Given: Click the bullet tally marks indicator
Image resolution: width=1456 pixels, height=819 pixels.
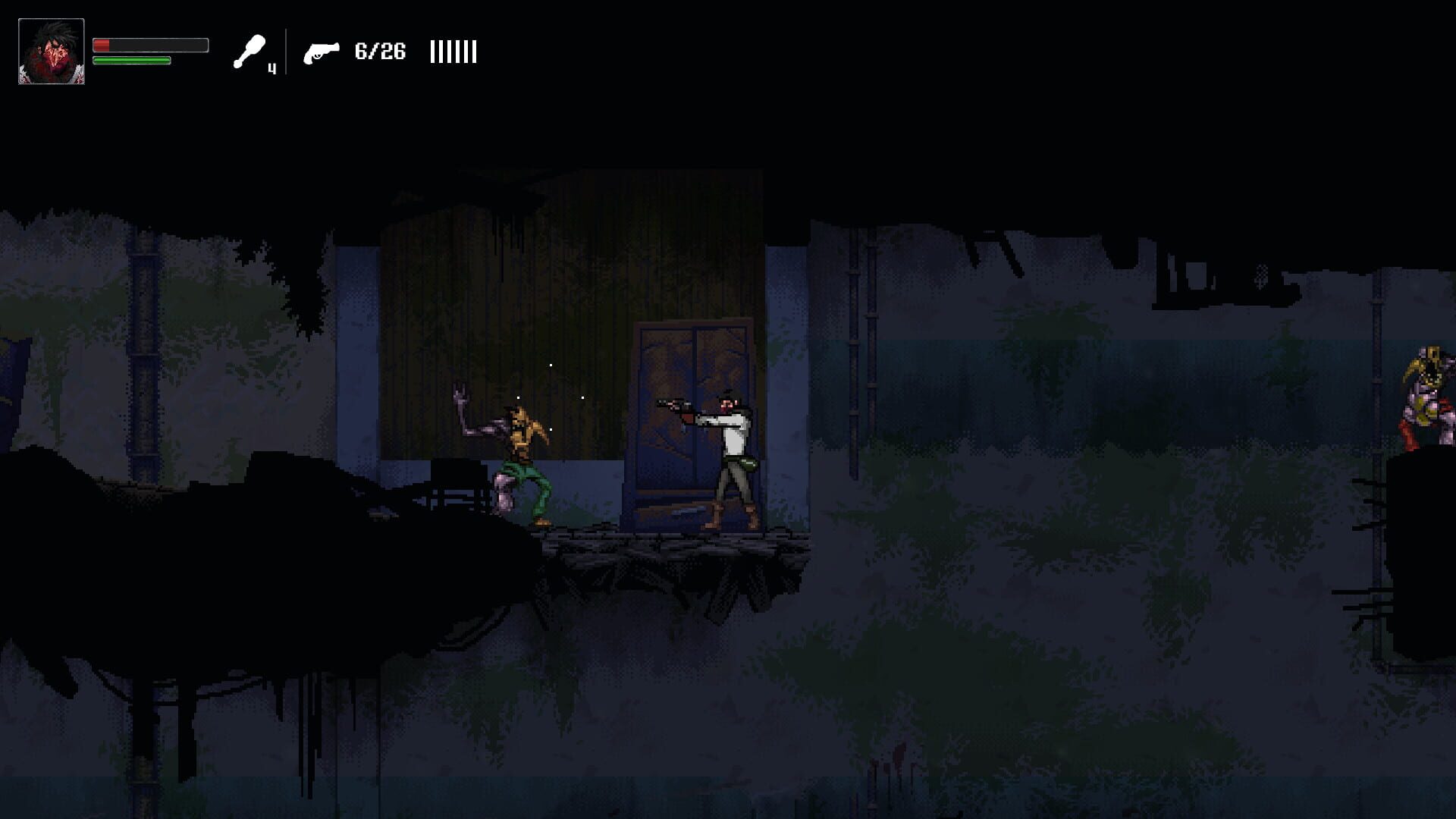Looking at the screenshot, I should [453, 52].
